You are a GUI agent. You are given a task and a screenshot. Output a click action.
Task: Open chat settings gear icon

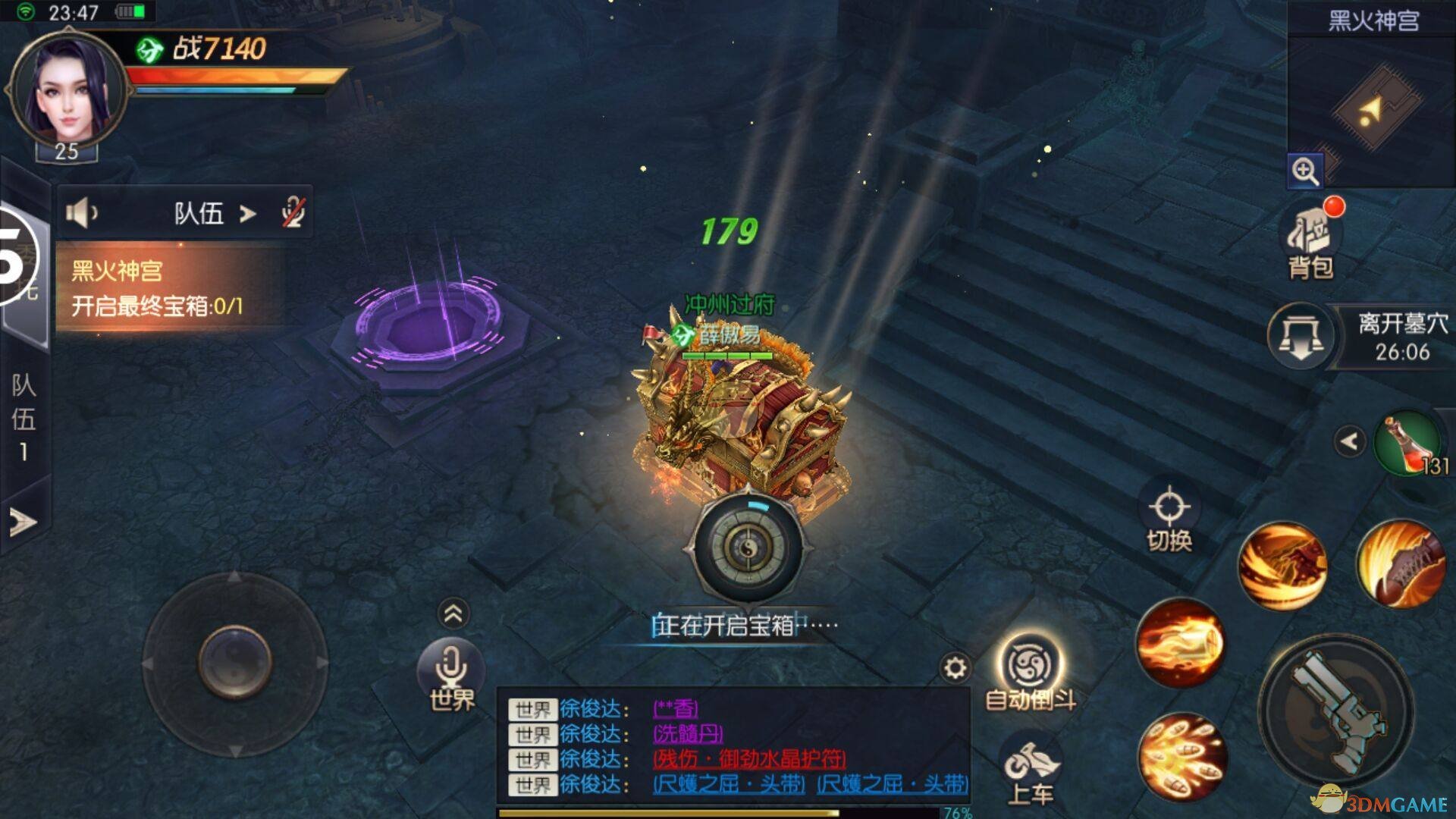pos(955,667)
